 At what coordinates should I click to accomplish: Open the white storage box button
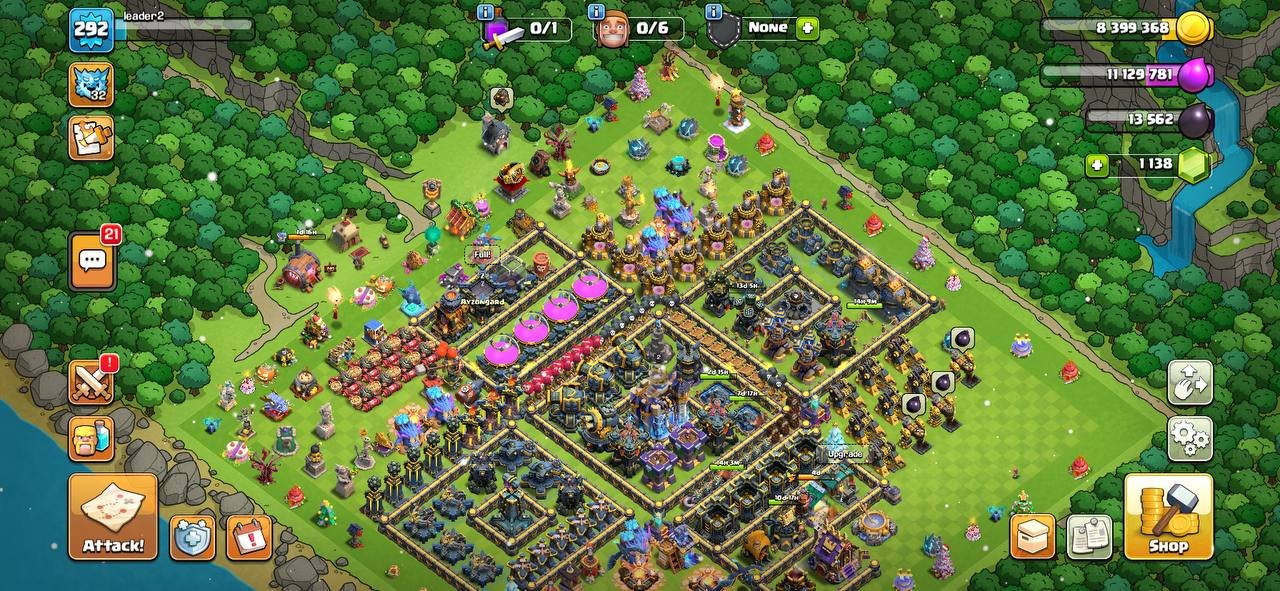[x=1033, y=537]
